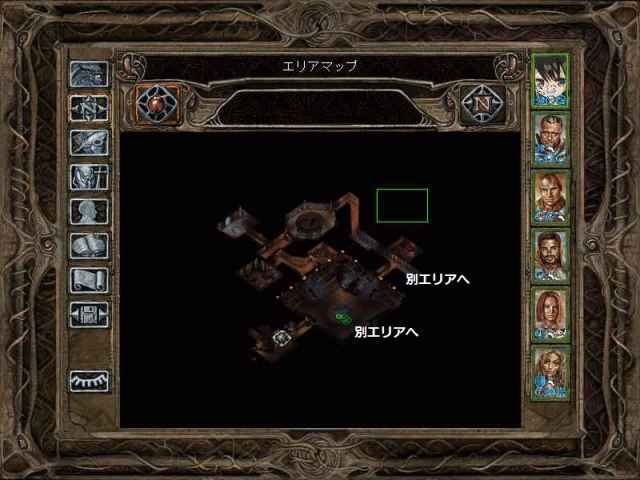Select the anime-style dark-haired character portrait
Screen dimensions: 640x480
551,80
